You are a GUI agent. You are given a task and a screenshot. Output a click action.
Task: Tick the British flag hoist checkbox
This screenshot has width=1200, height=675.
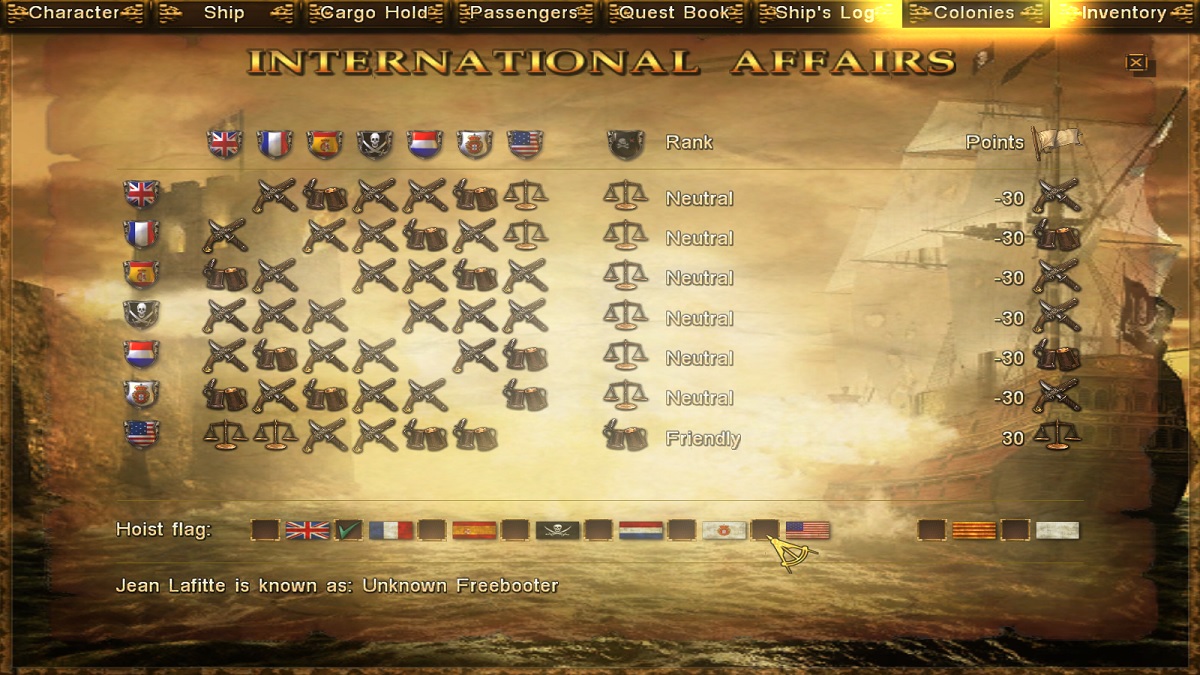pos(265,530)
